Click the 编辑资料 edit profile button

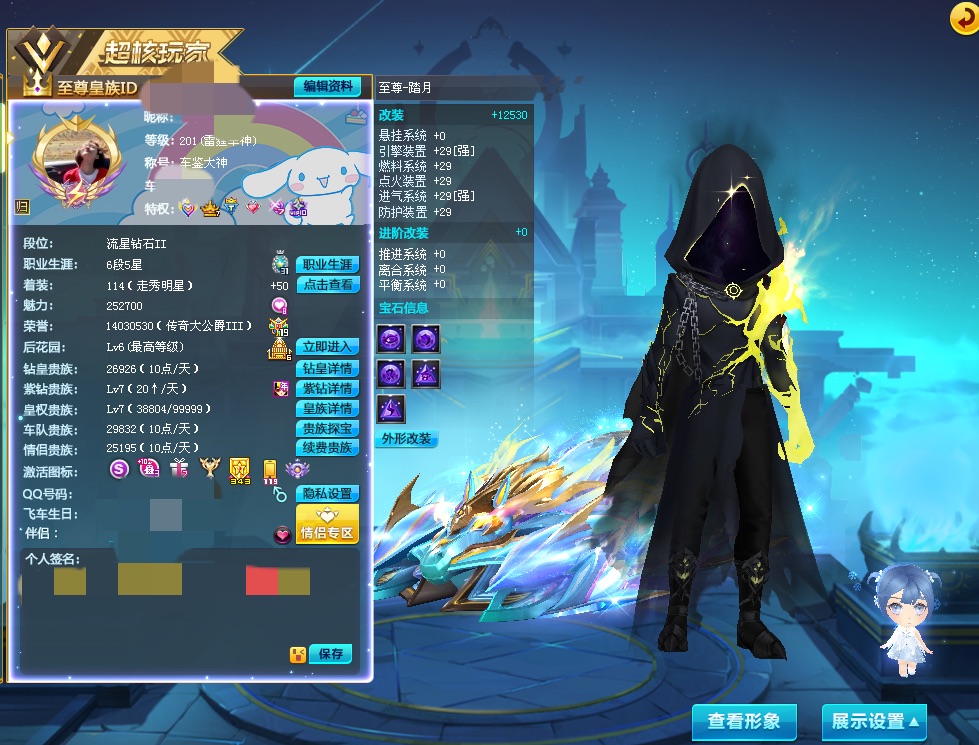pos(327,87)
